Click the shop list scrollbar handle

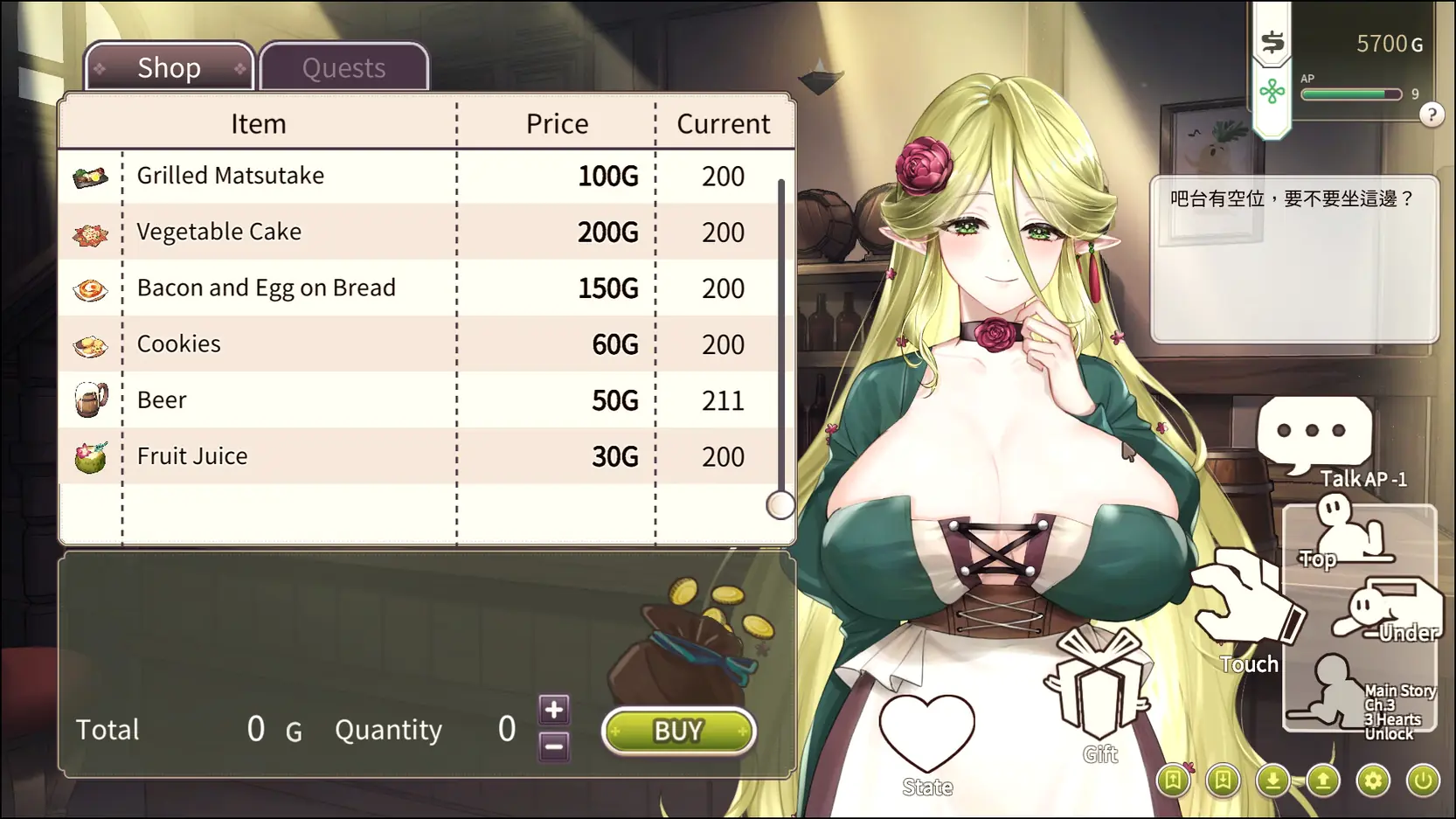pos(780,505)
